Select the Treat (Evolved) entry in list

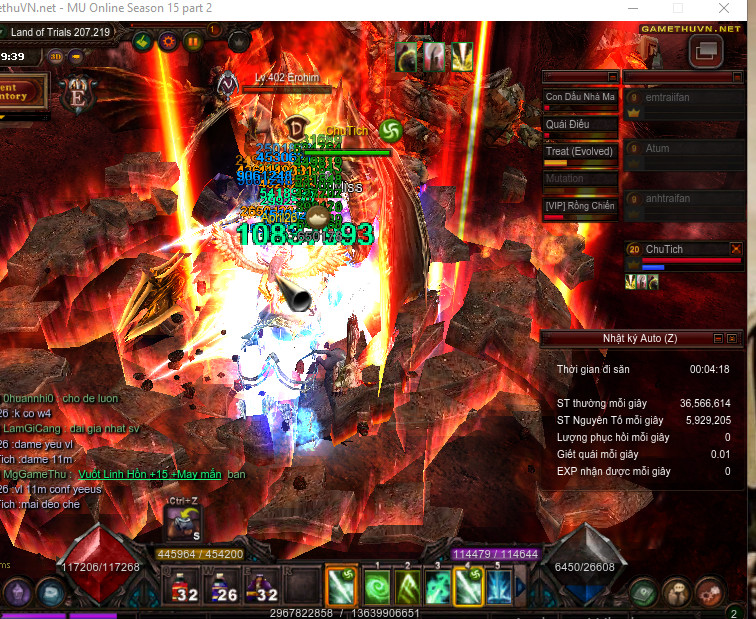click(580, 152)
